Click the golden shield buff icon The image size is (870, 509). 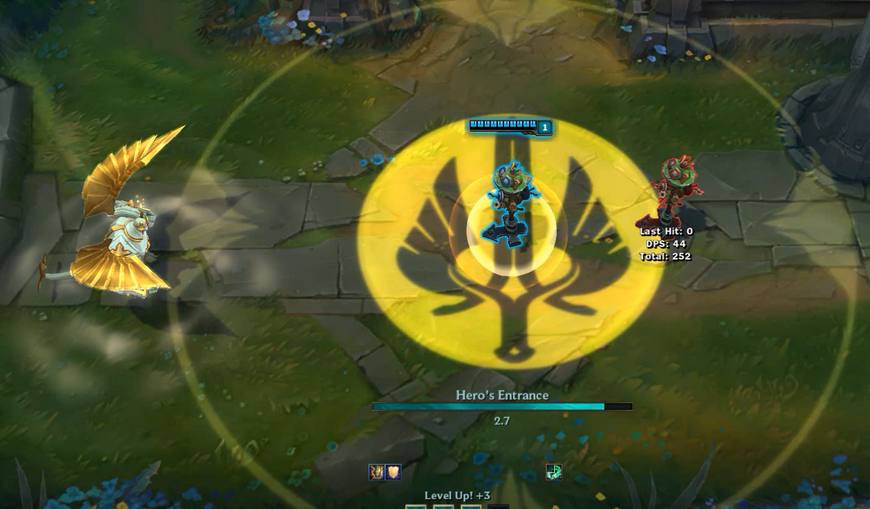(x=393, y=472)
